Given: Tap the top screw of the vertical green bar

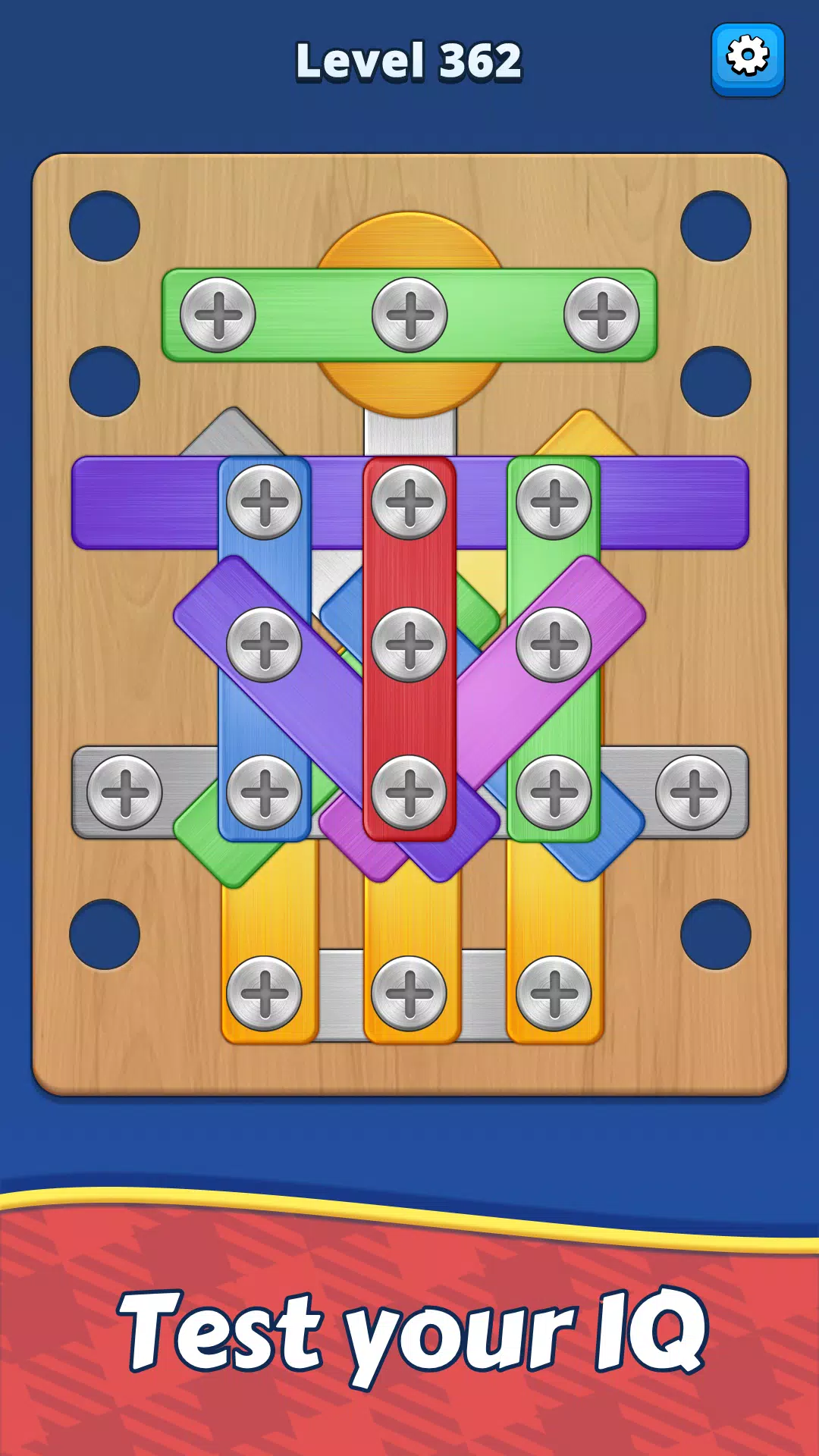Looking at the screenshot, I should (x=554, y=502).
